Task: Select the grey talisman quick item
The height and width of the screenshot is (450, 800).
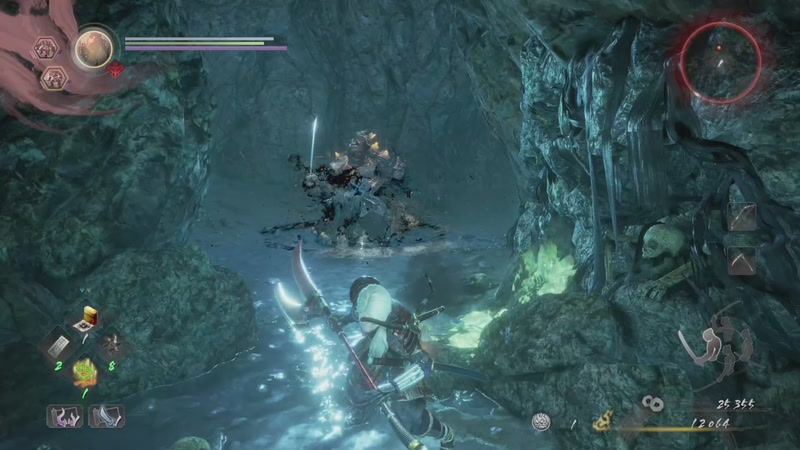Action: tap(57, 346)
